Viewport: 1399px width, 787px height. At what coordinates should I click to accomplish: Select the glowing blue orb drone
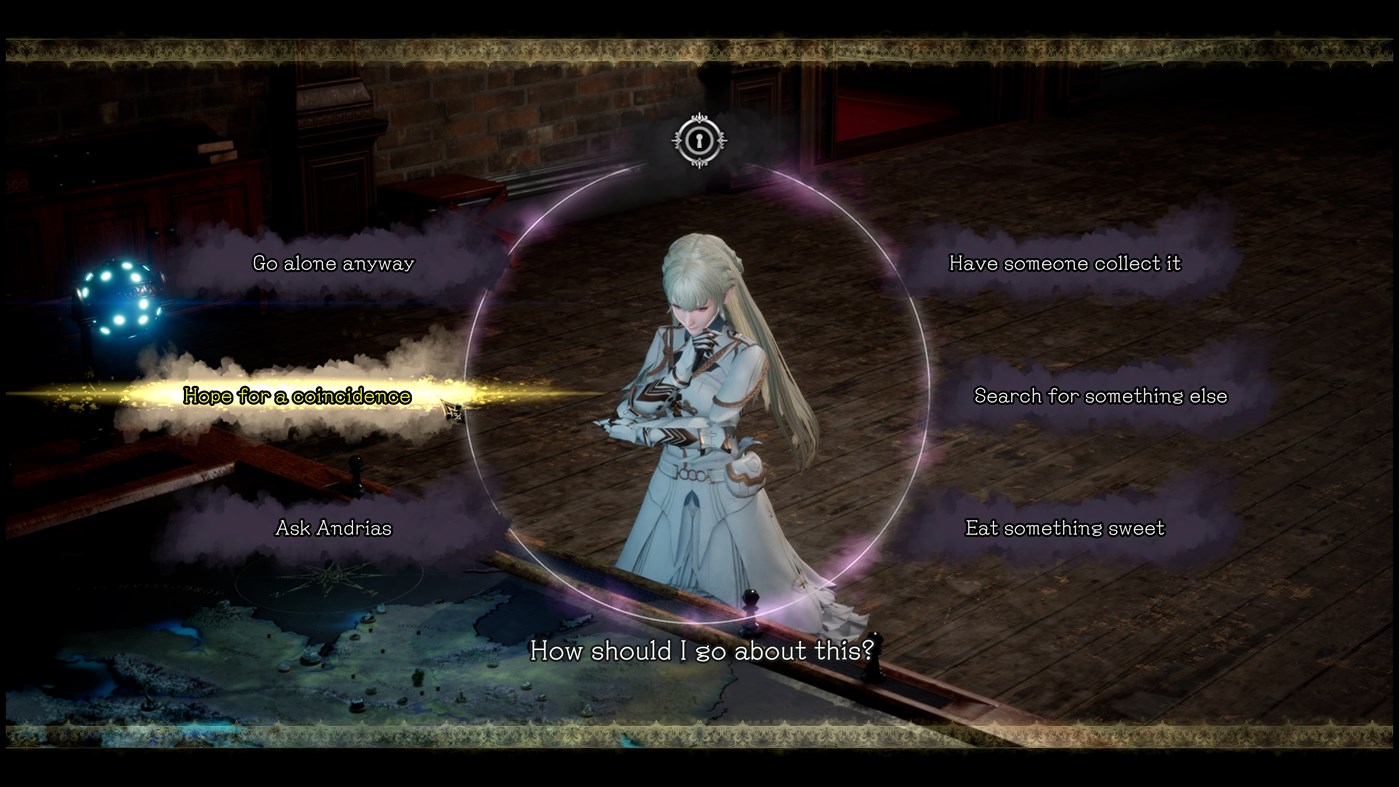(123, 295)
